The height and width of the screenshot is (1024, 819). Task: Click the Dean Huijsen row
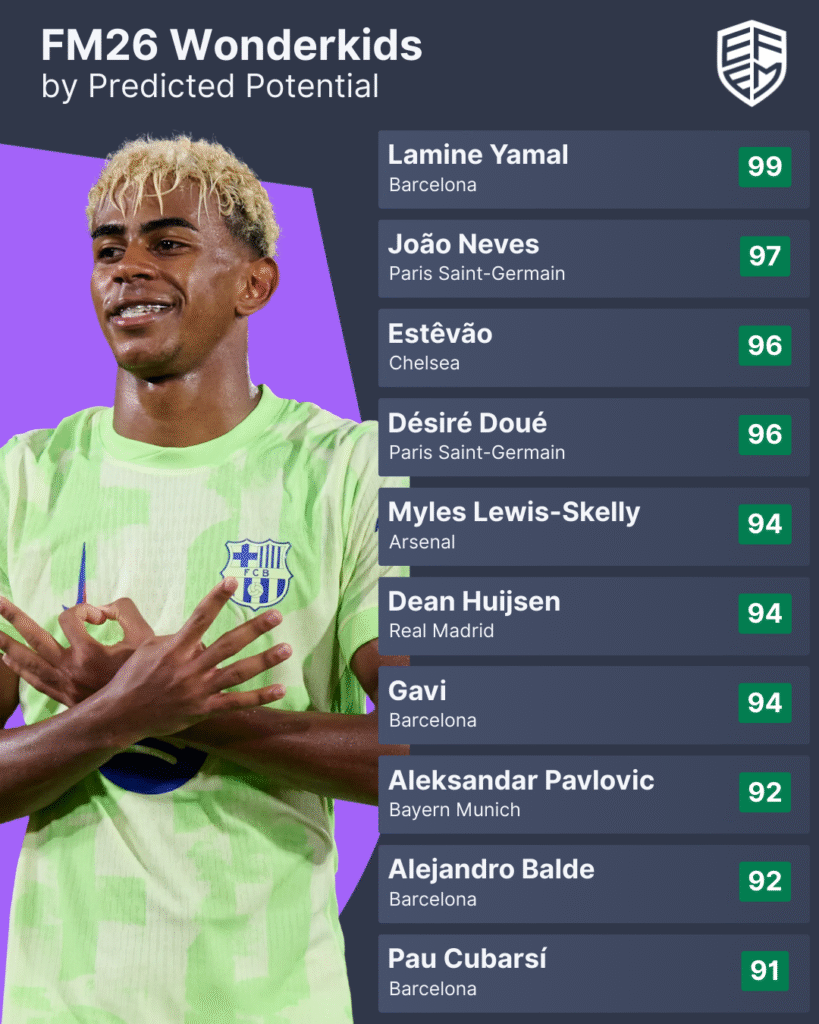593,615
